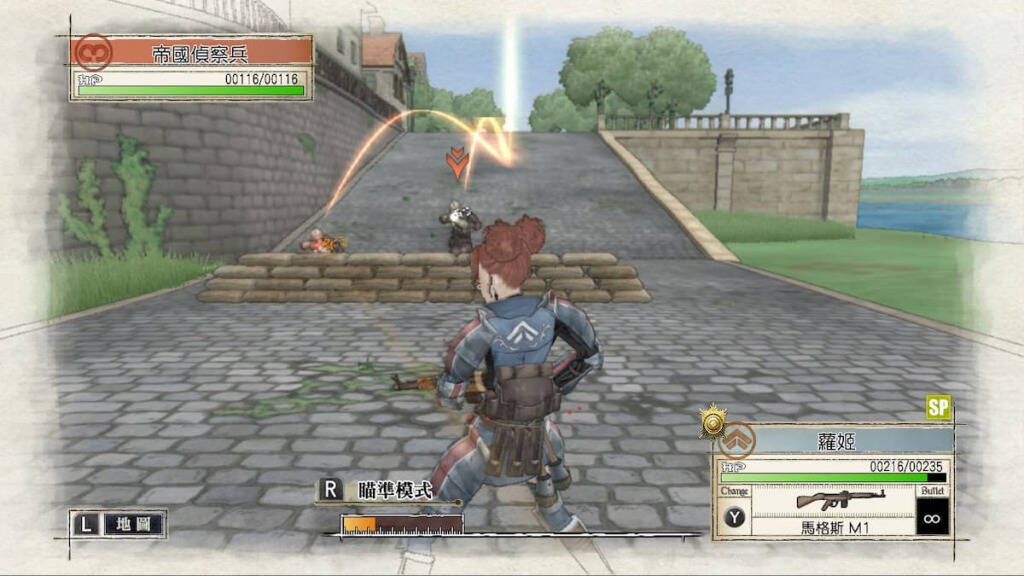Screen dimensions: 1024x576
Task: Open the map via the 地圖 label
Action: pyautogui.click(x=133, y=524)
